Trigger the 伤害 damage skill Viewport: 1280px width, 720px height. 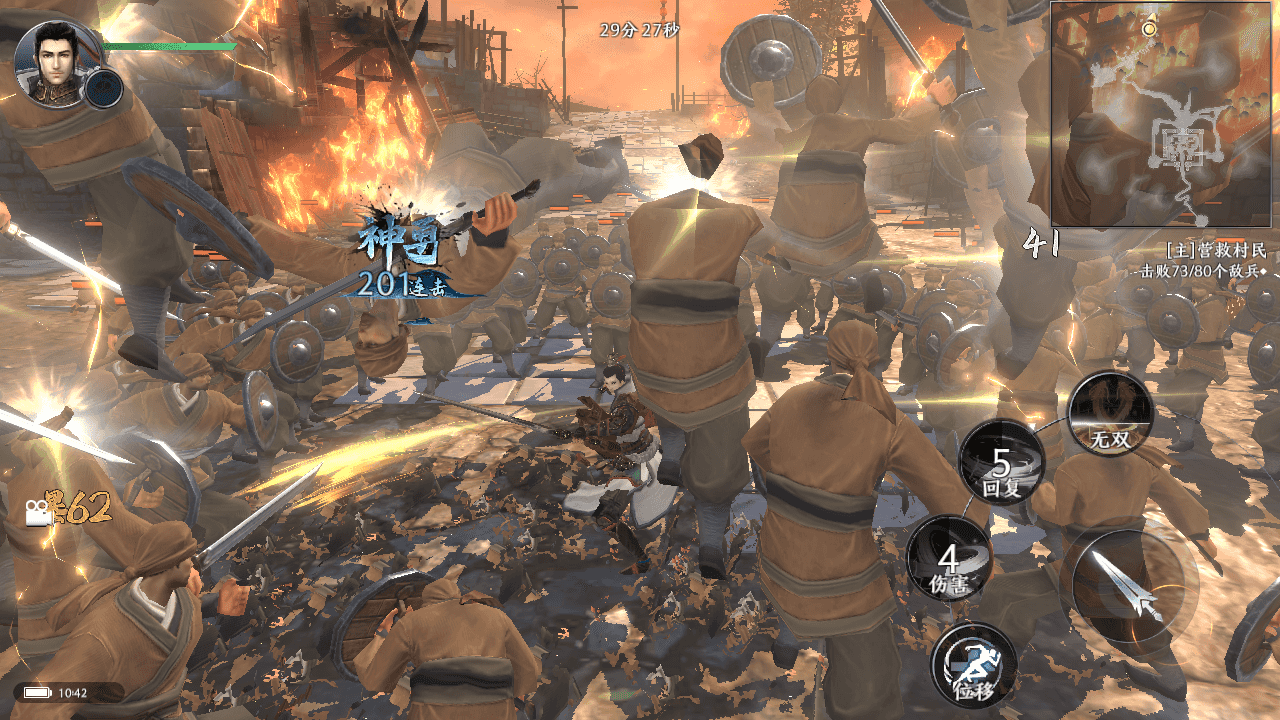[949, 559]
